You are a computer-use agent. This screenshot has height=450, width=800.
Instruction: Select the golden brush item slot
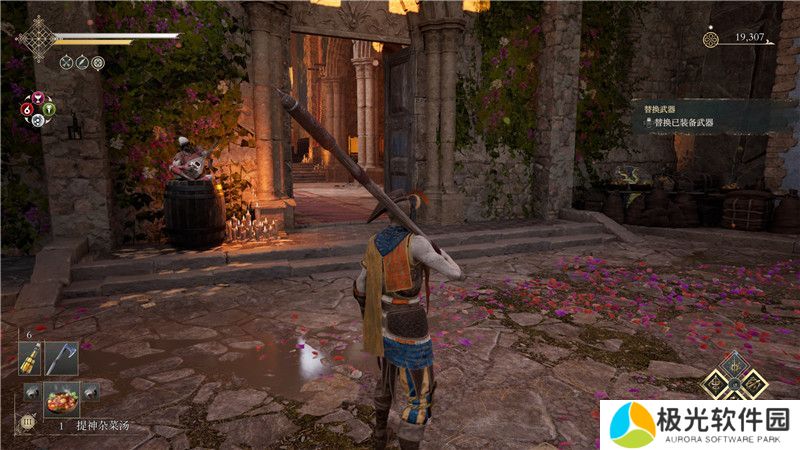[32, 358]
